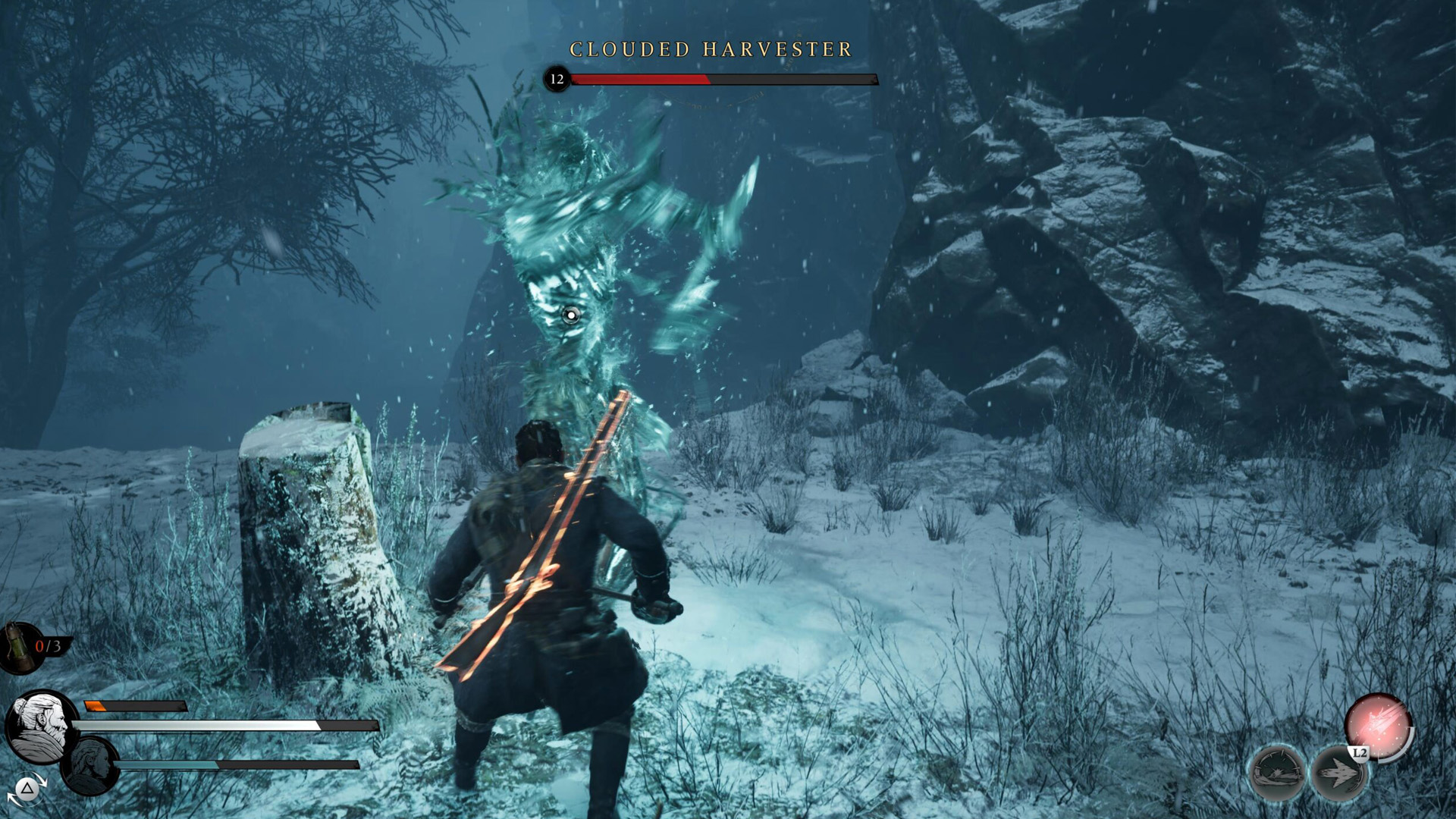
Task: Use the green healing flask icon
Action: point(17,646)
